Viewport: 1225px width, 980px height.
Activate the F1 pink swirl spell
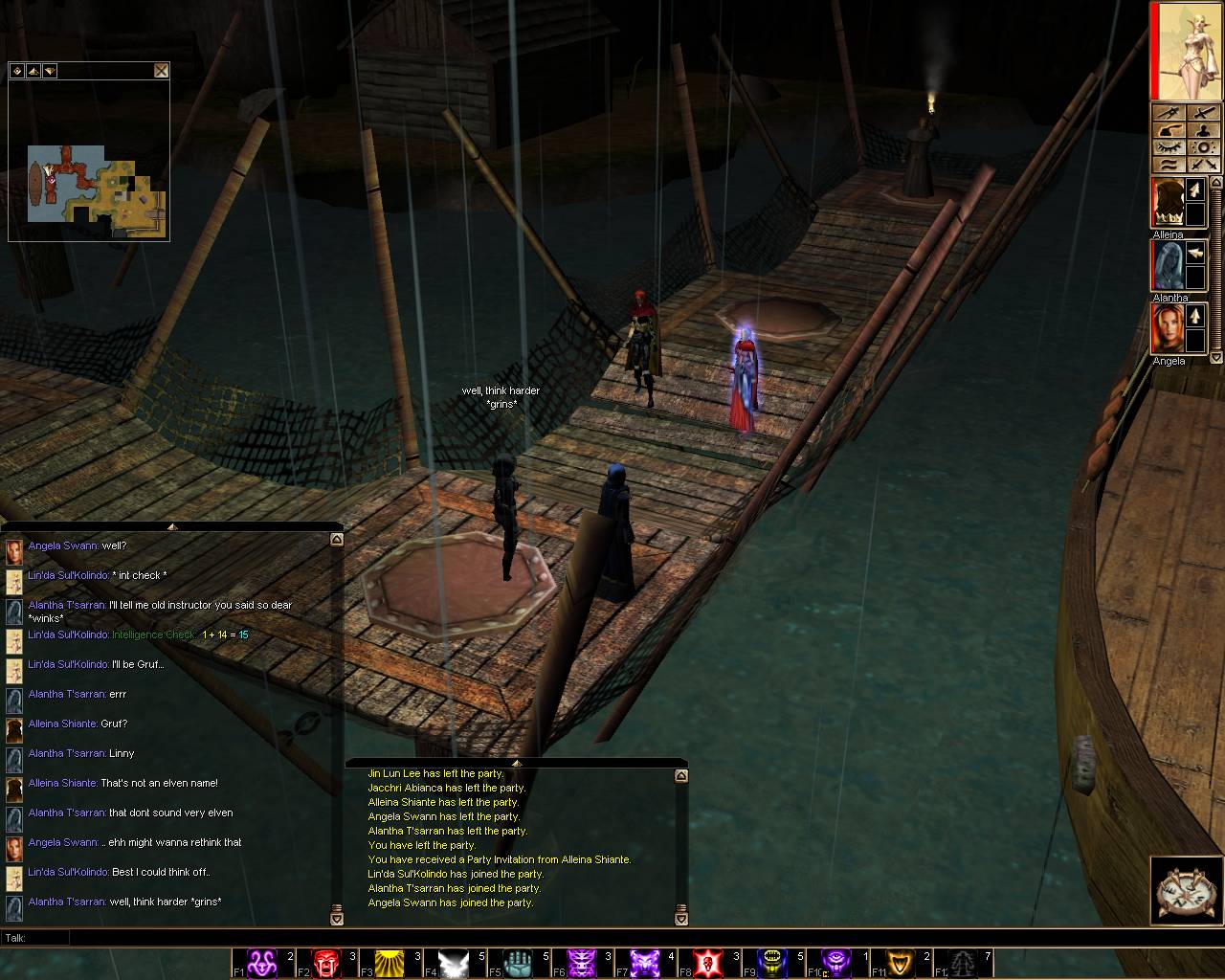262,962
